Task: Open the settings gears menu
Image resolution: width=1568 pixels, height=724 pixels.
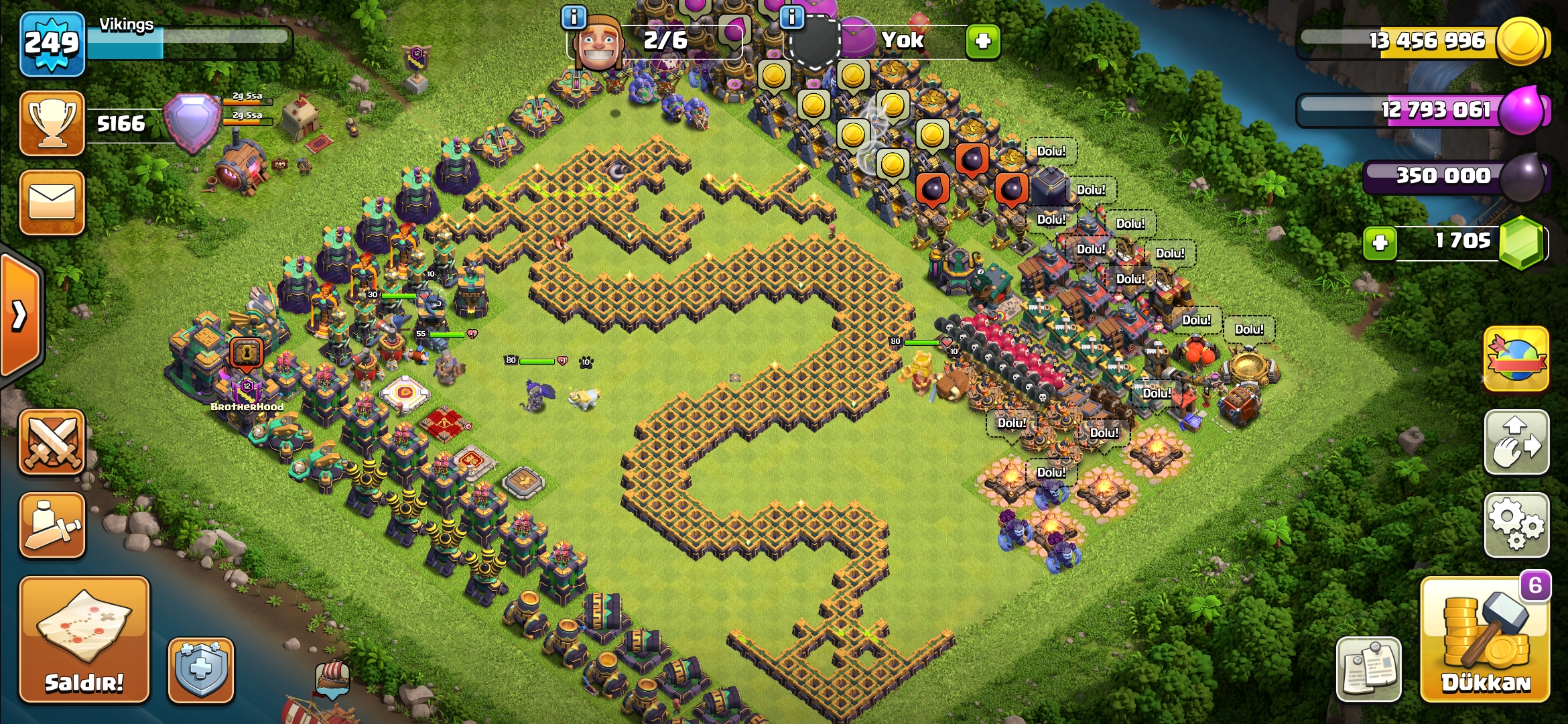Action: coord(1516,525)
